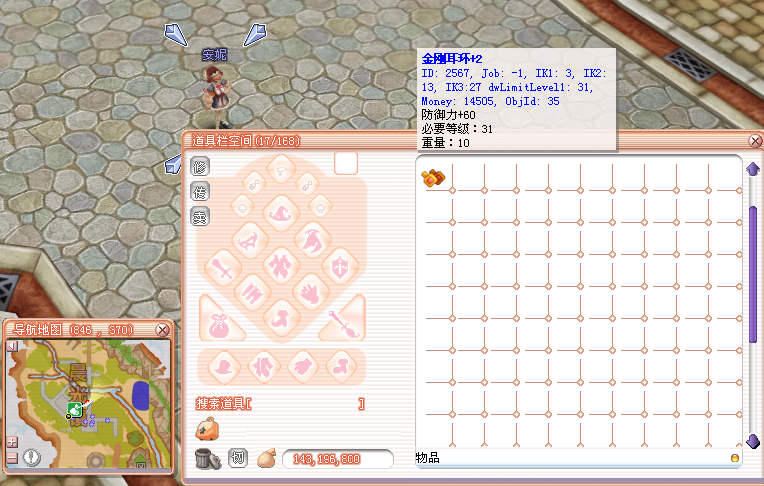Select the sword weapon equipment slot
The height and width of the screenshot is (486, 764).
tap(222, 268)
